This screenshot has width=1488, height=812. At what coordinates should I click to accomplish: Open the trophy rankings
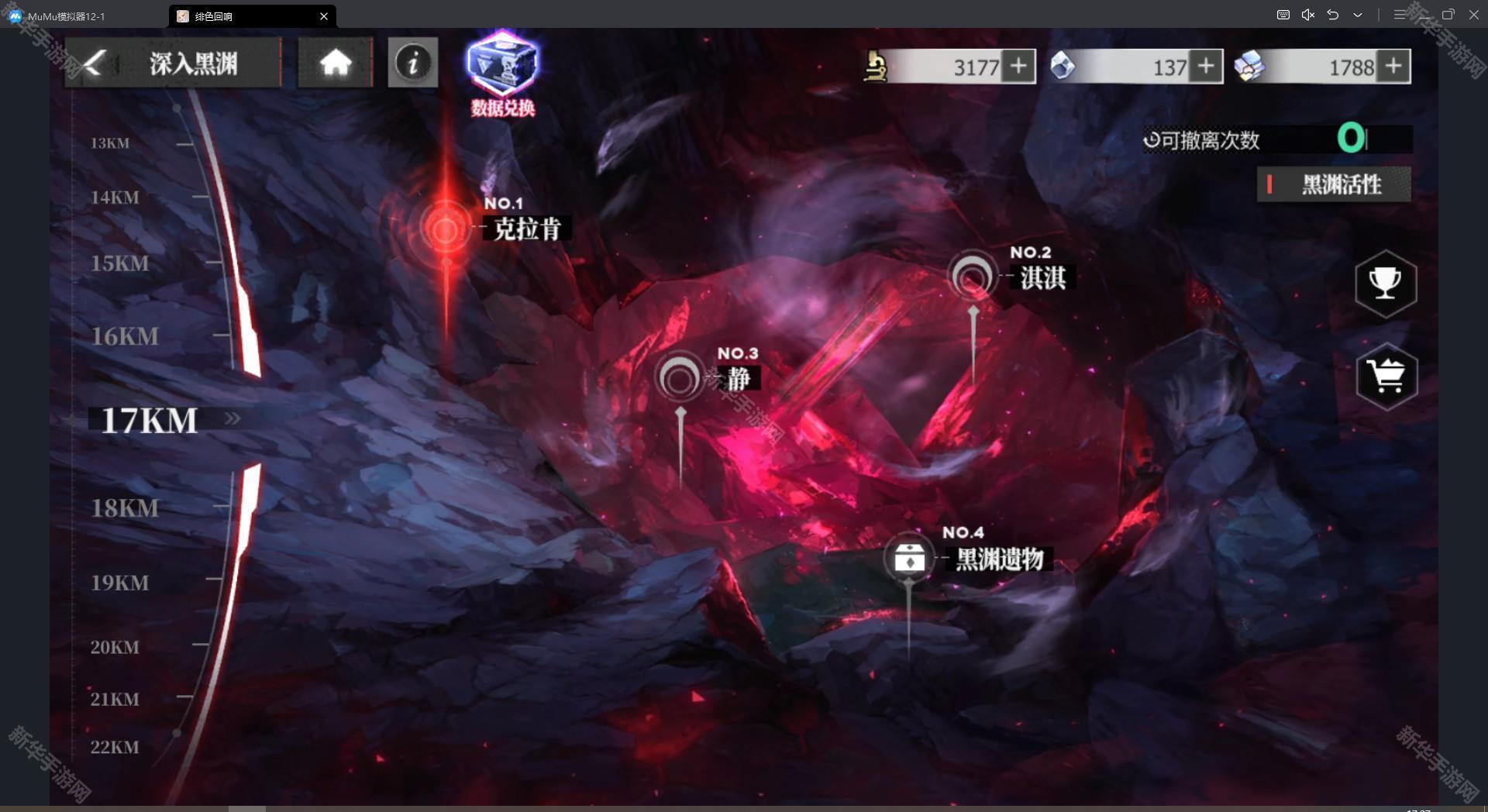pos(1386,283)
